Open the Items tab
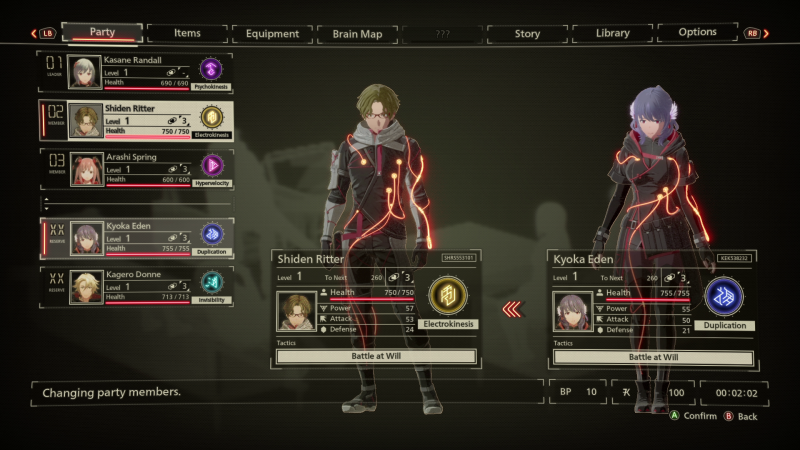Image resolution: width=800 pixels, height=450 pixels. point(187,33)
